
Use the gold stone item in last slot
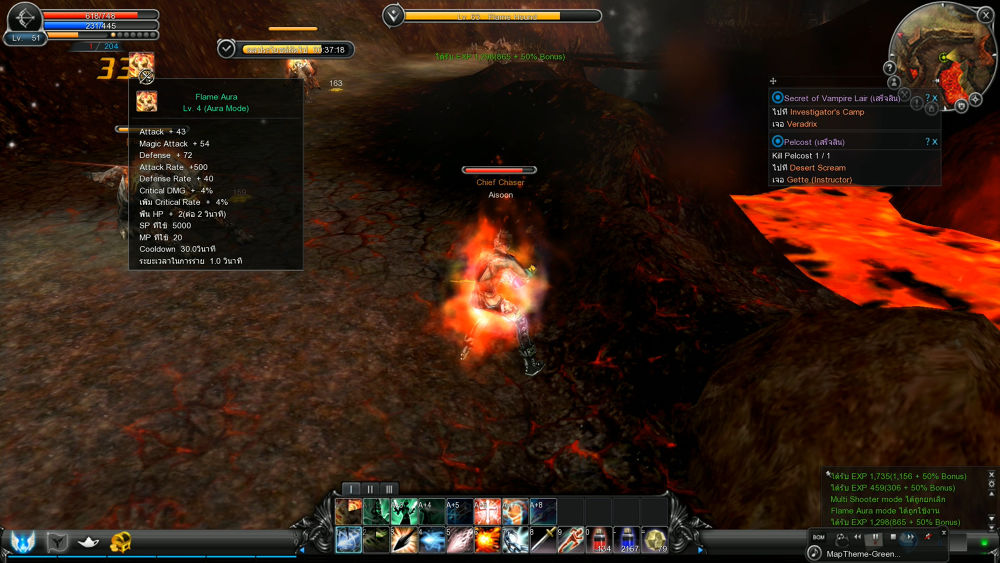point(656,541)
